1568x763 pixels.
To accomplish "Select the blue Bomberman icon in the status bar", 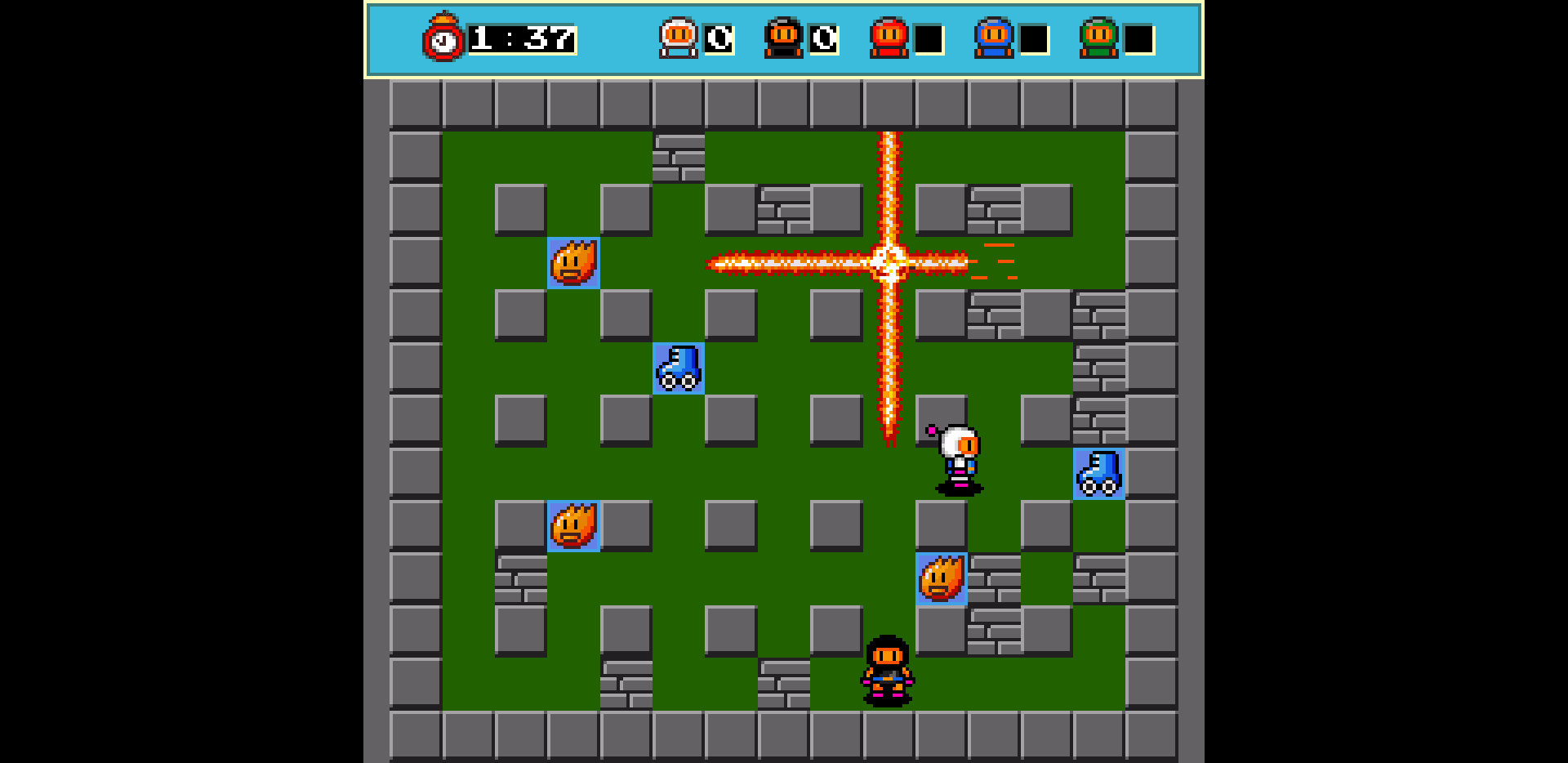I will click(992, 35).
